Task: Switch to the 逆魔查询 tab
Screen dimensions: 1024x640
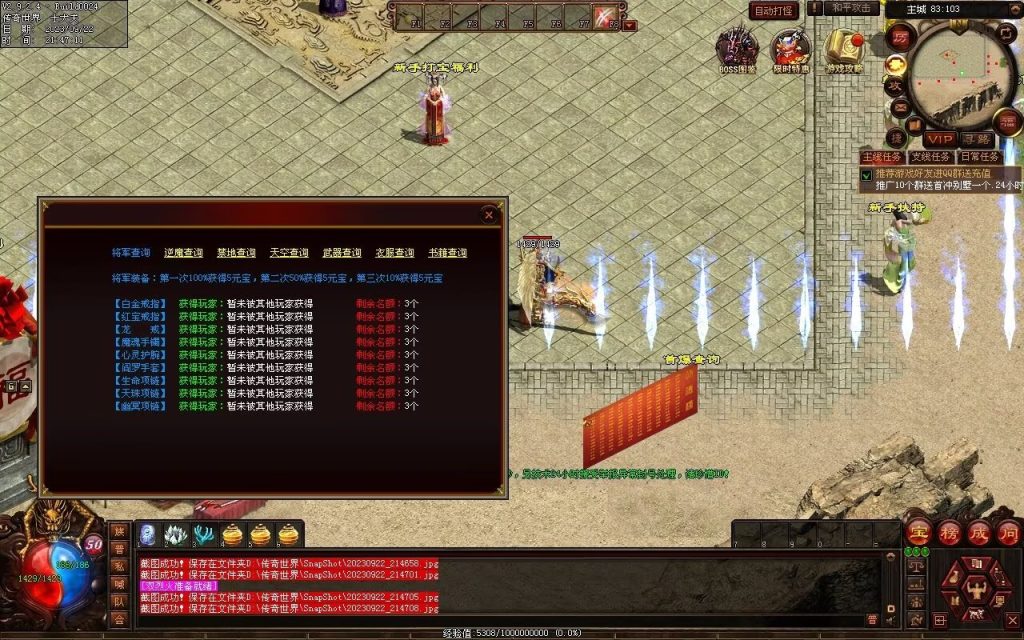Action: (x=183, y=253)
